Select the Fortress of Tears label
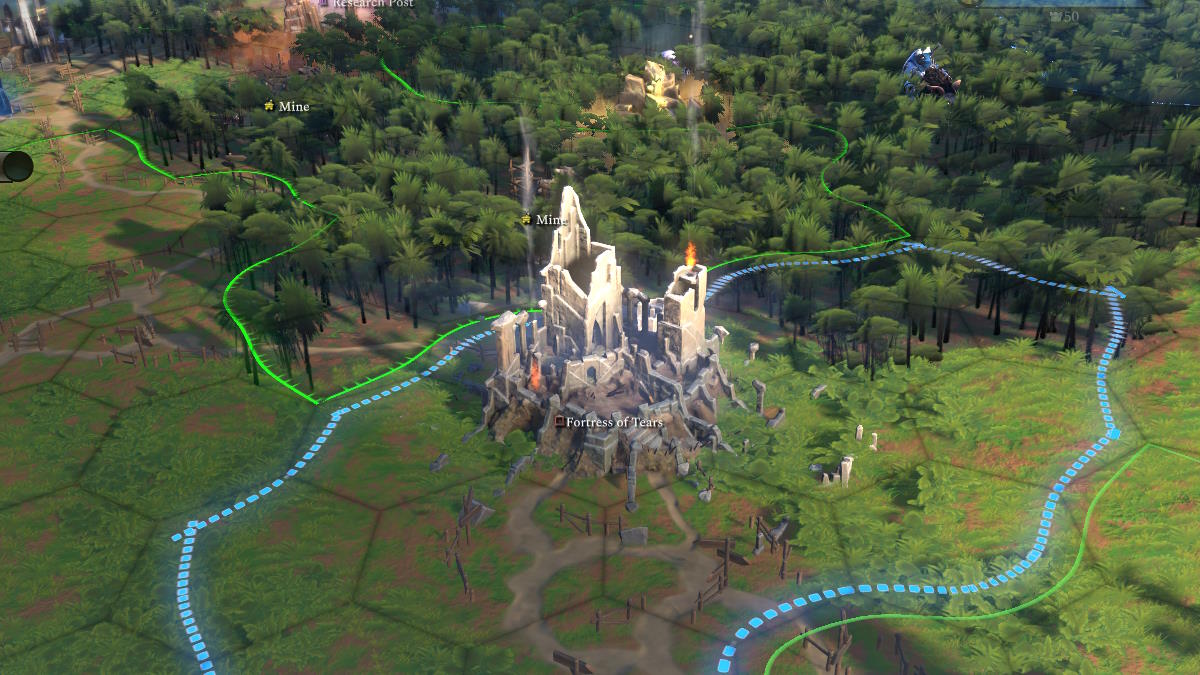 [x=613, y=422]
